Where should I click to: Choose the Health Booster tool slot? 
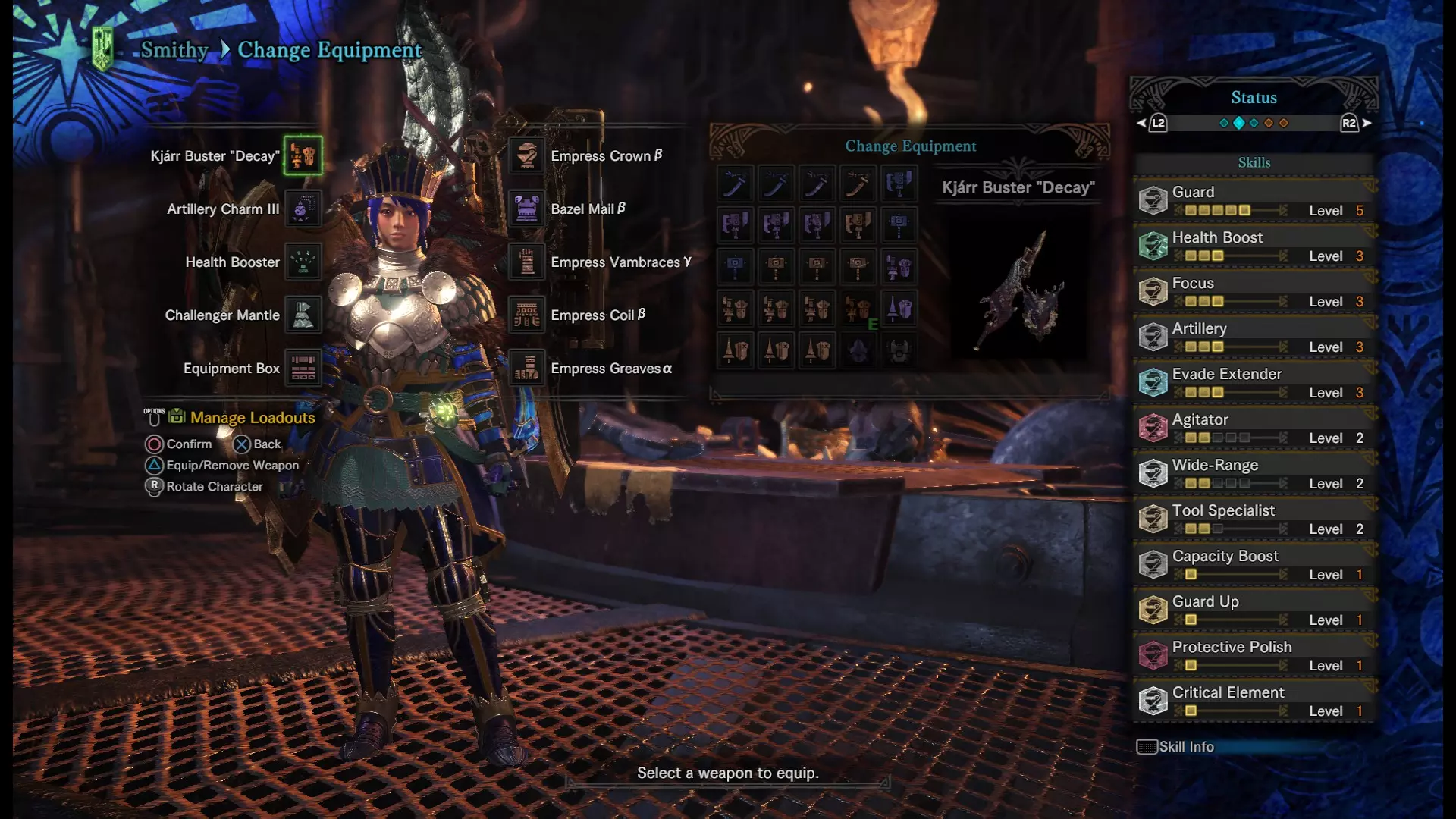click(x=303, y=262)
